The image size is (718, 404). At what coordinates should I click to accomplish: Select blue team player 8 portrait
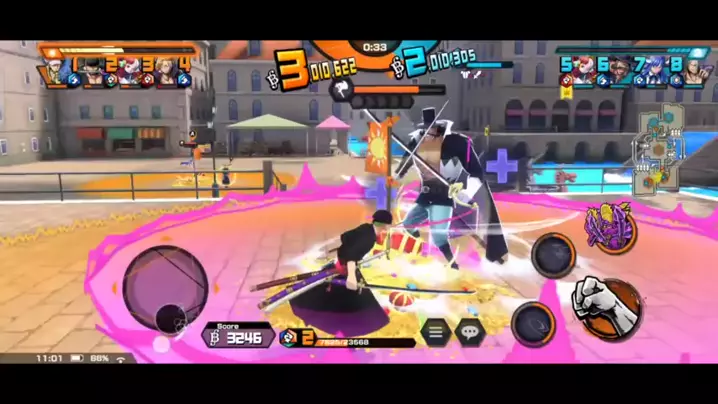(x=686, y=72)
